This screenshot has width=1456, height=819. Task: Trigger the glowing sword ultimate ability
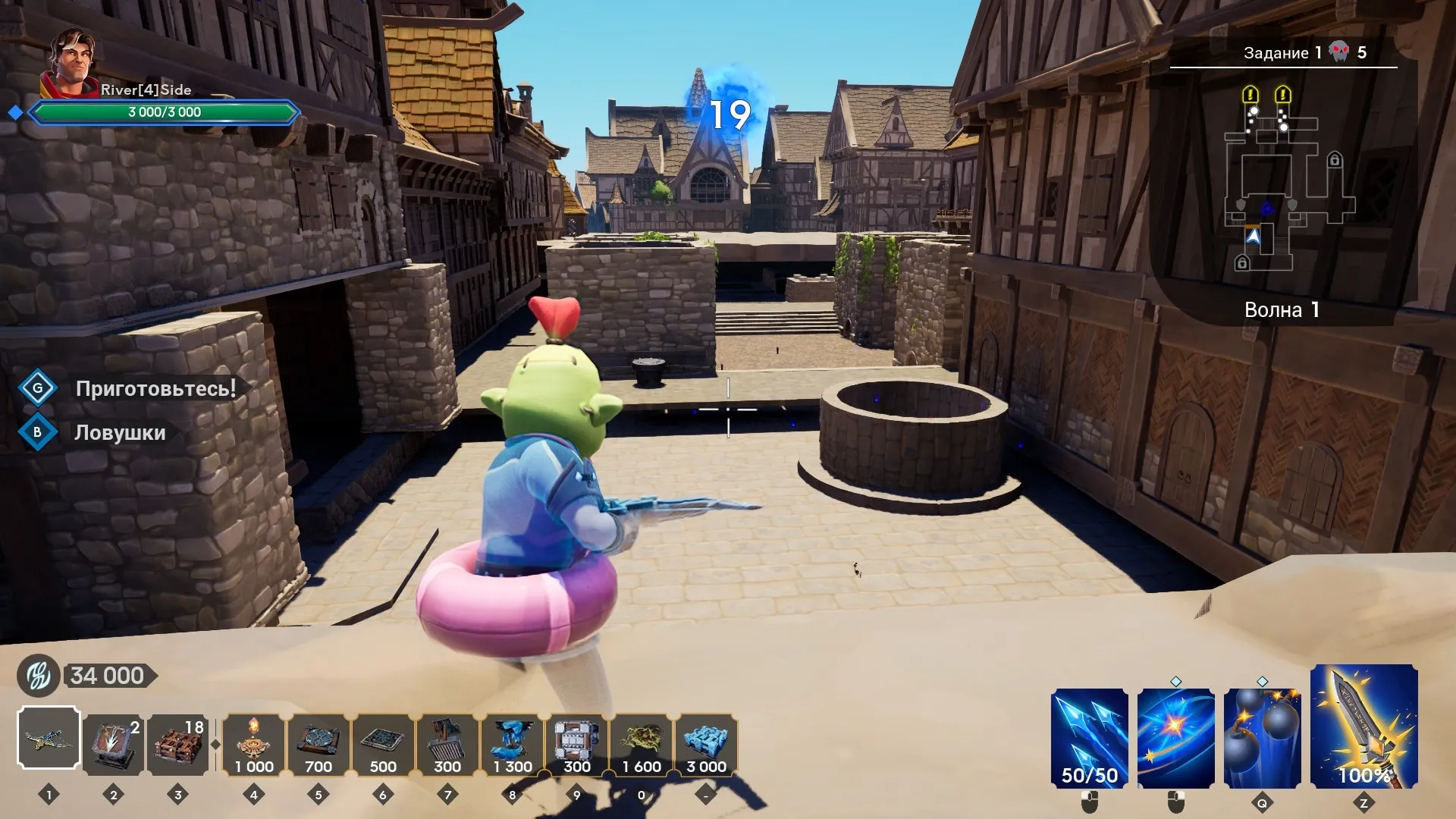tap(1363, 726)
